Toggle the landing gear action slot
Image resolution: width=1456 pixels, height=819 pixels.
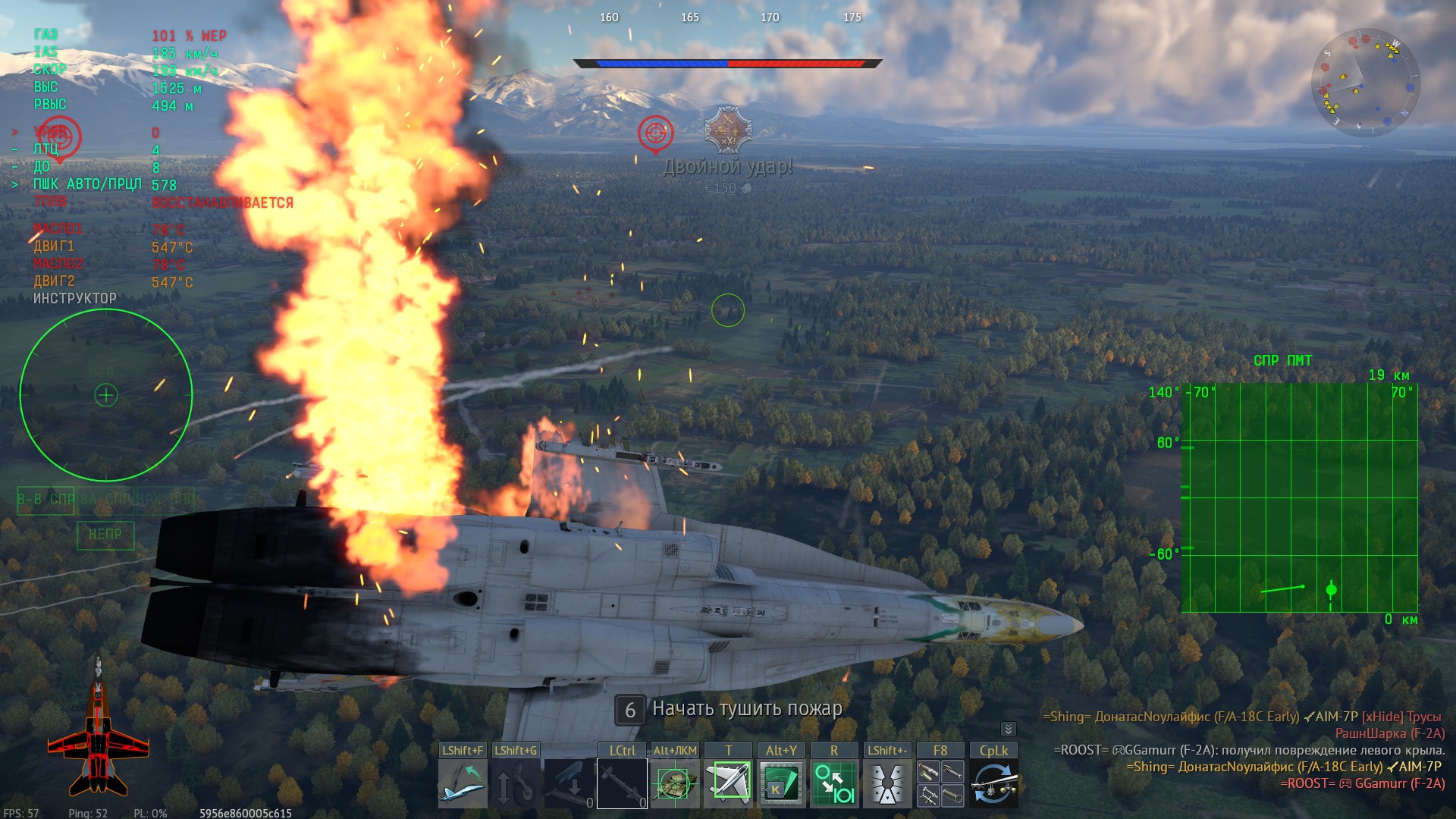[x=516, y=784]
